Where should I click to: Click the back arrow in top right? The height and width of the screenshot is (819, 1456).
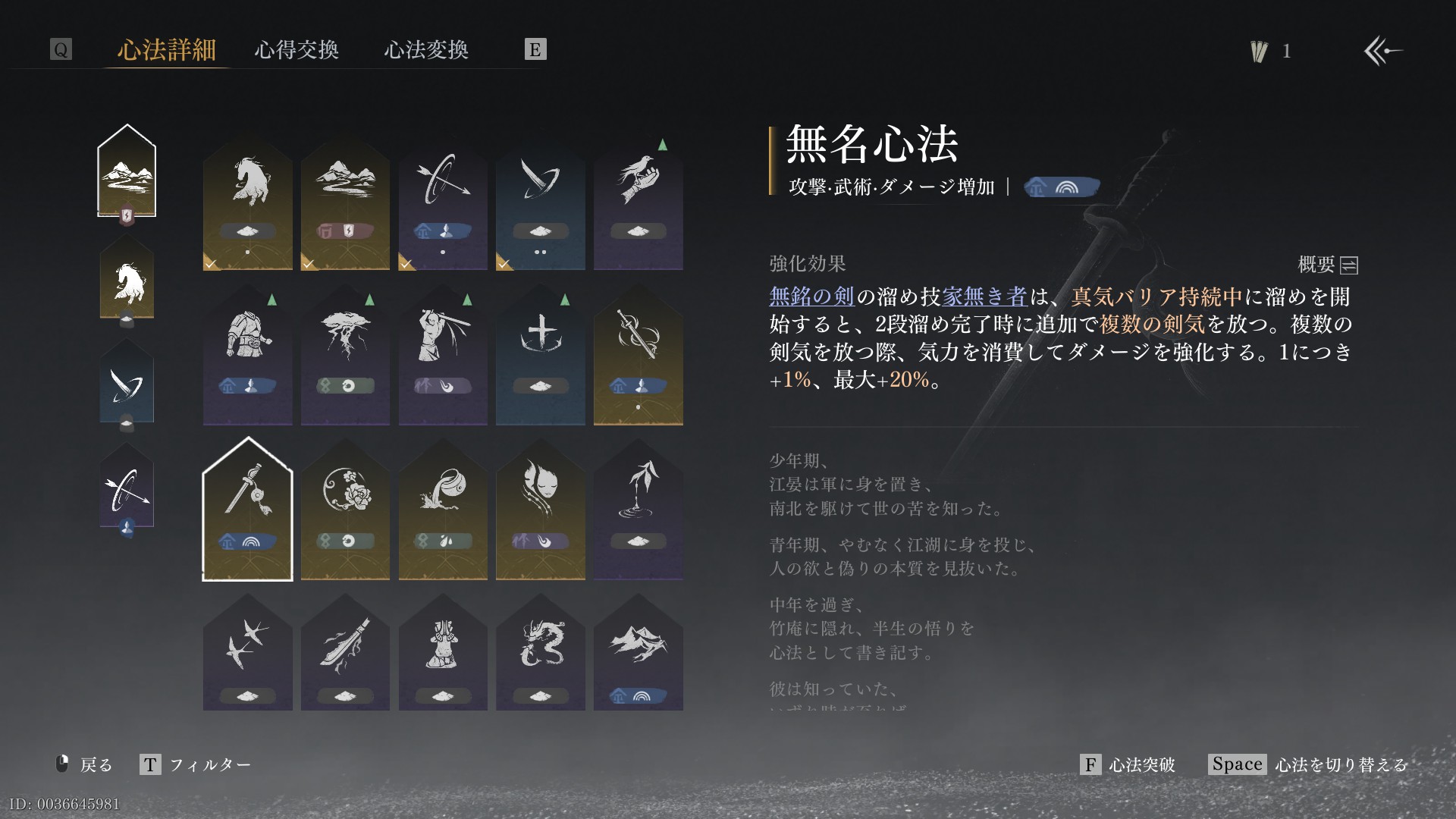(x=1382, y=52)
